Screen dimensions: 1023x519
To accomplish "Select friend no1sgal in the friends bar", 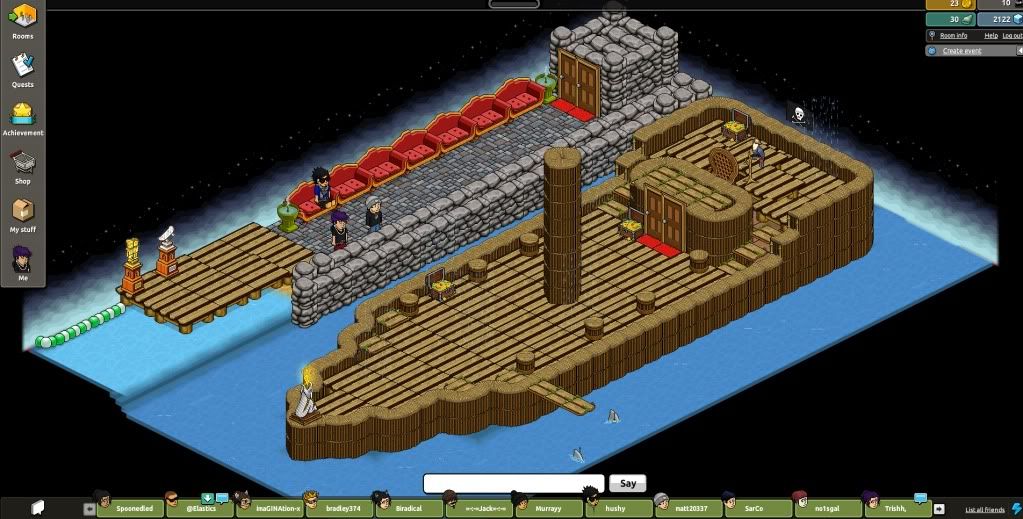I will coord(831,508).
